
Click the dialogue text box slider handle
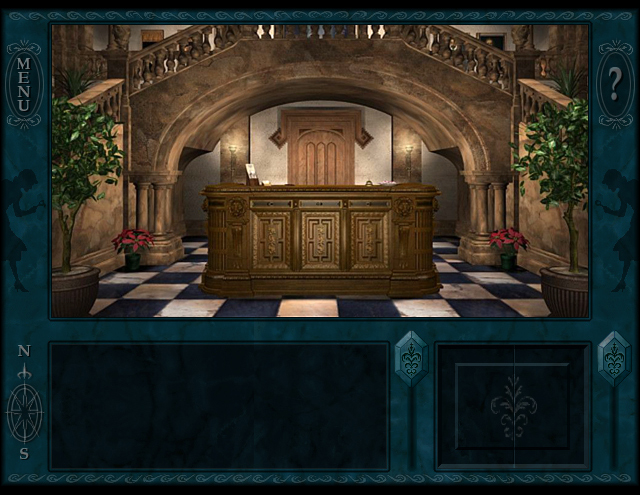click(411, 359)
